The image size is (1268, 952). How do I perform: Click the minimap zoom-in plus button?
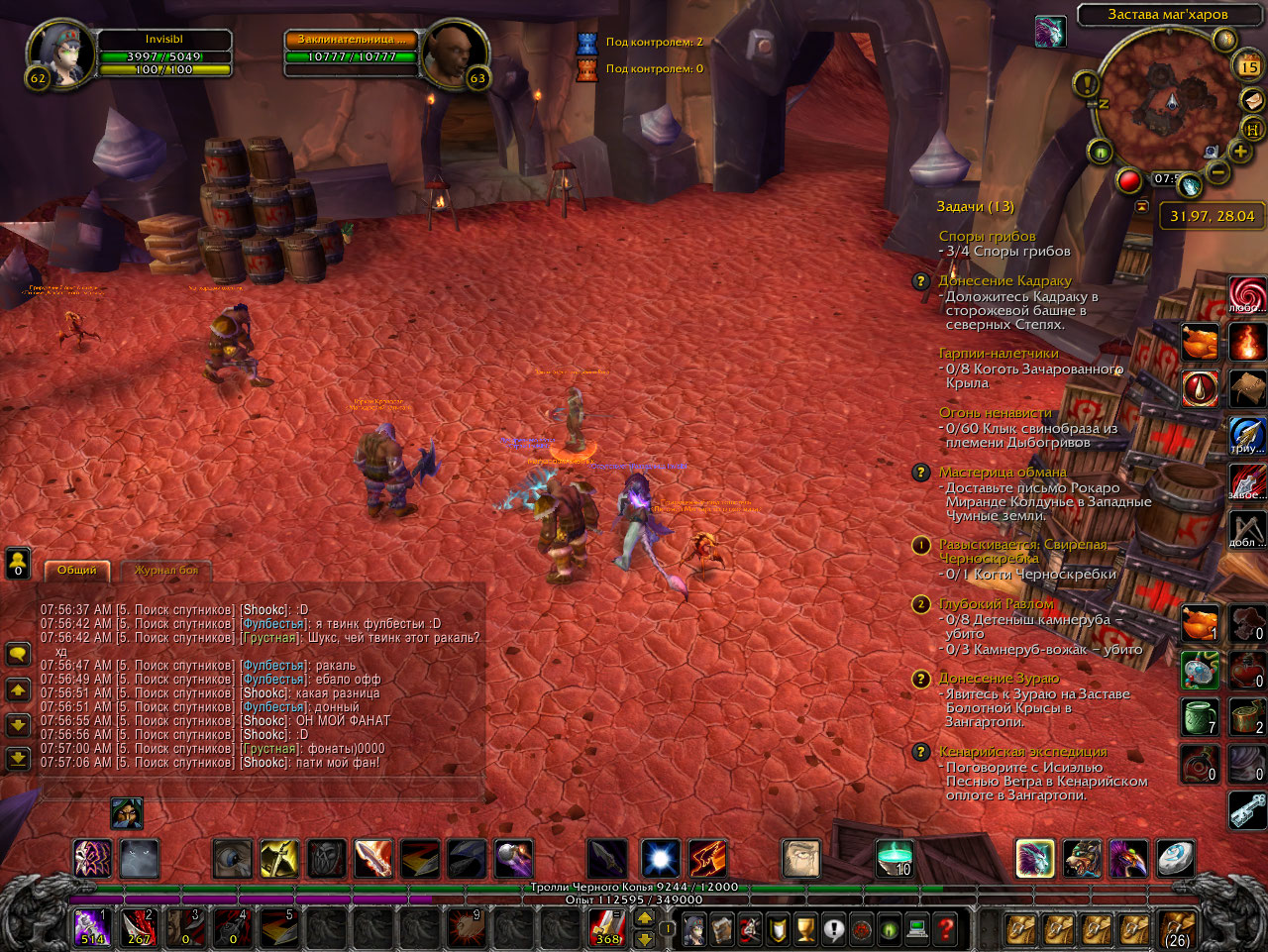tap(1239, 151)
